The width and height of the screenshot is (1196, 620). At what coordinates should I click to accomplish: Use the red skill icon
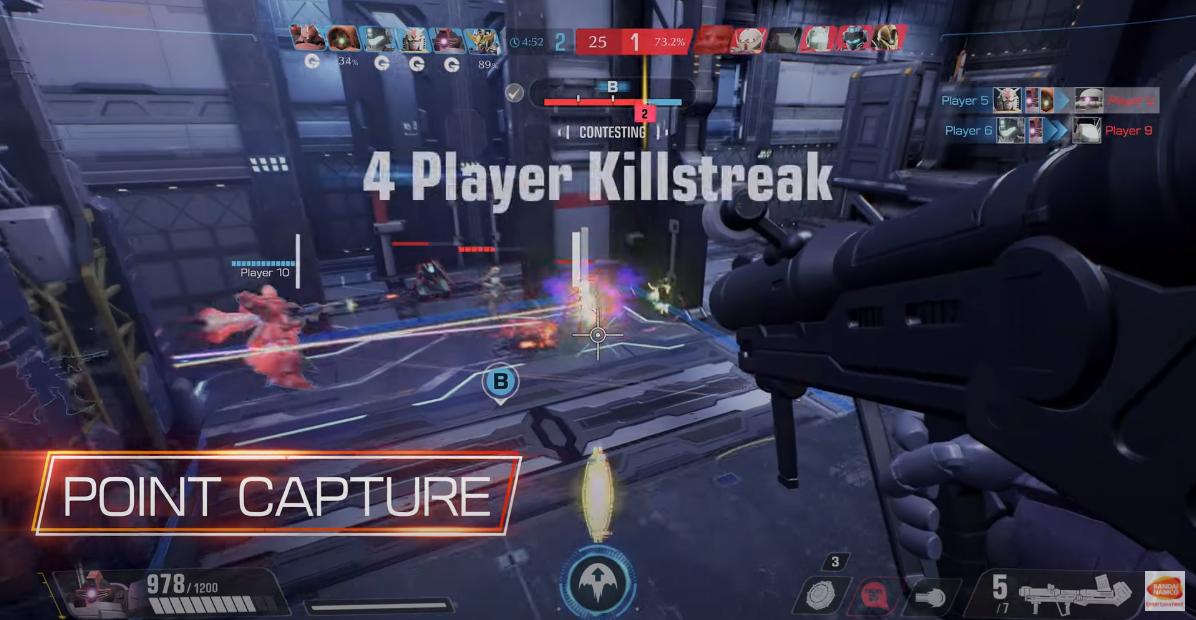875,596
